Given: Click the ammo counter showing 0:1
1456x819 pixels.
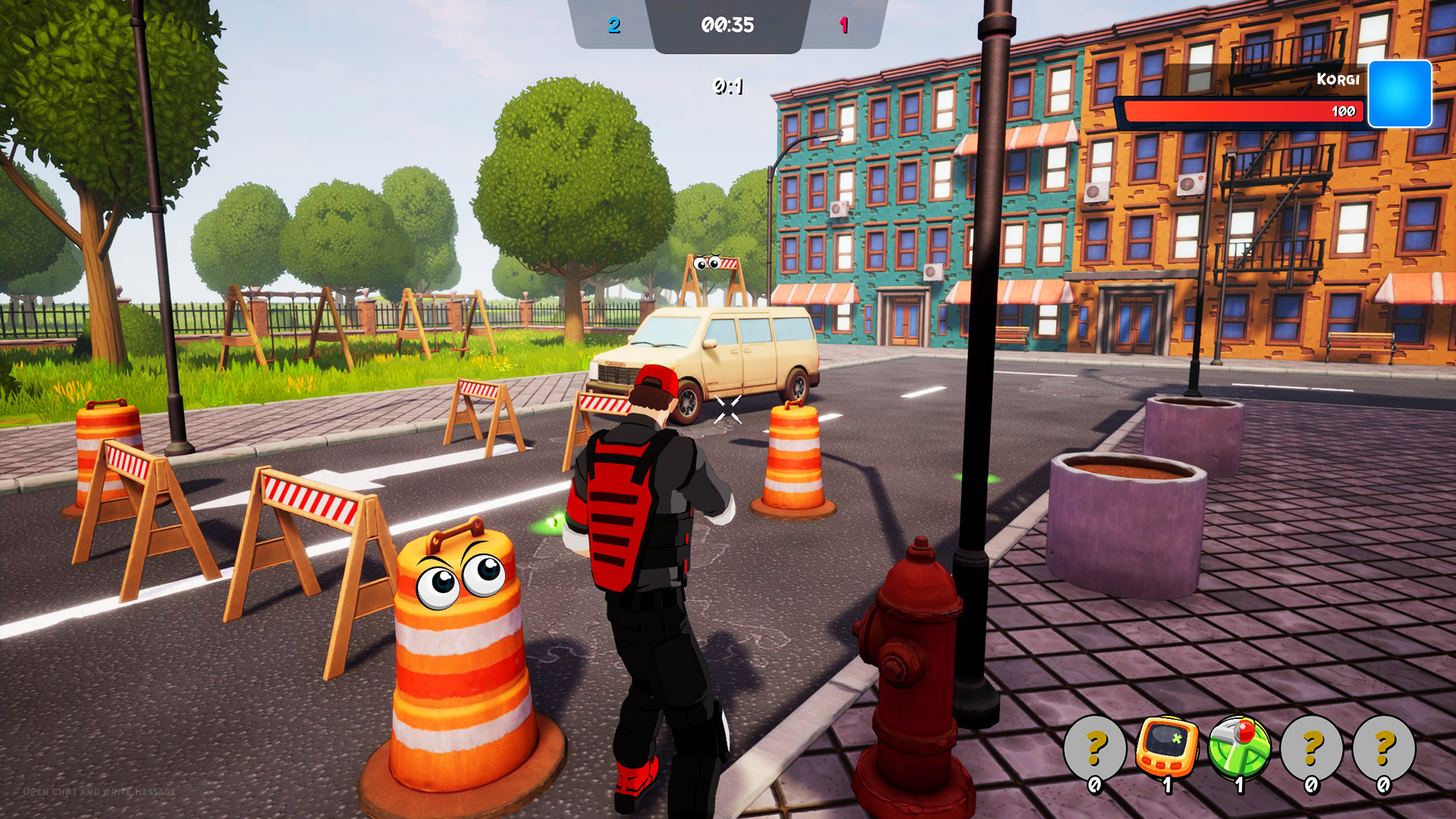Looking at the screenshot, I should [727, 86].
